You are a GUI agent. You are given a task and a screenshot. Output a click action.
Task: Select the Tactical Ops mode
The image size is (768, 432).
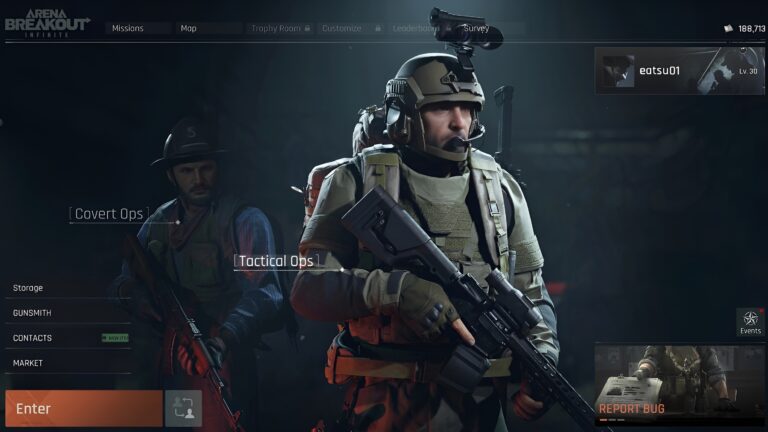pos(275,261)
